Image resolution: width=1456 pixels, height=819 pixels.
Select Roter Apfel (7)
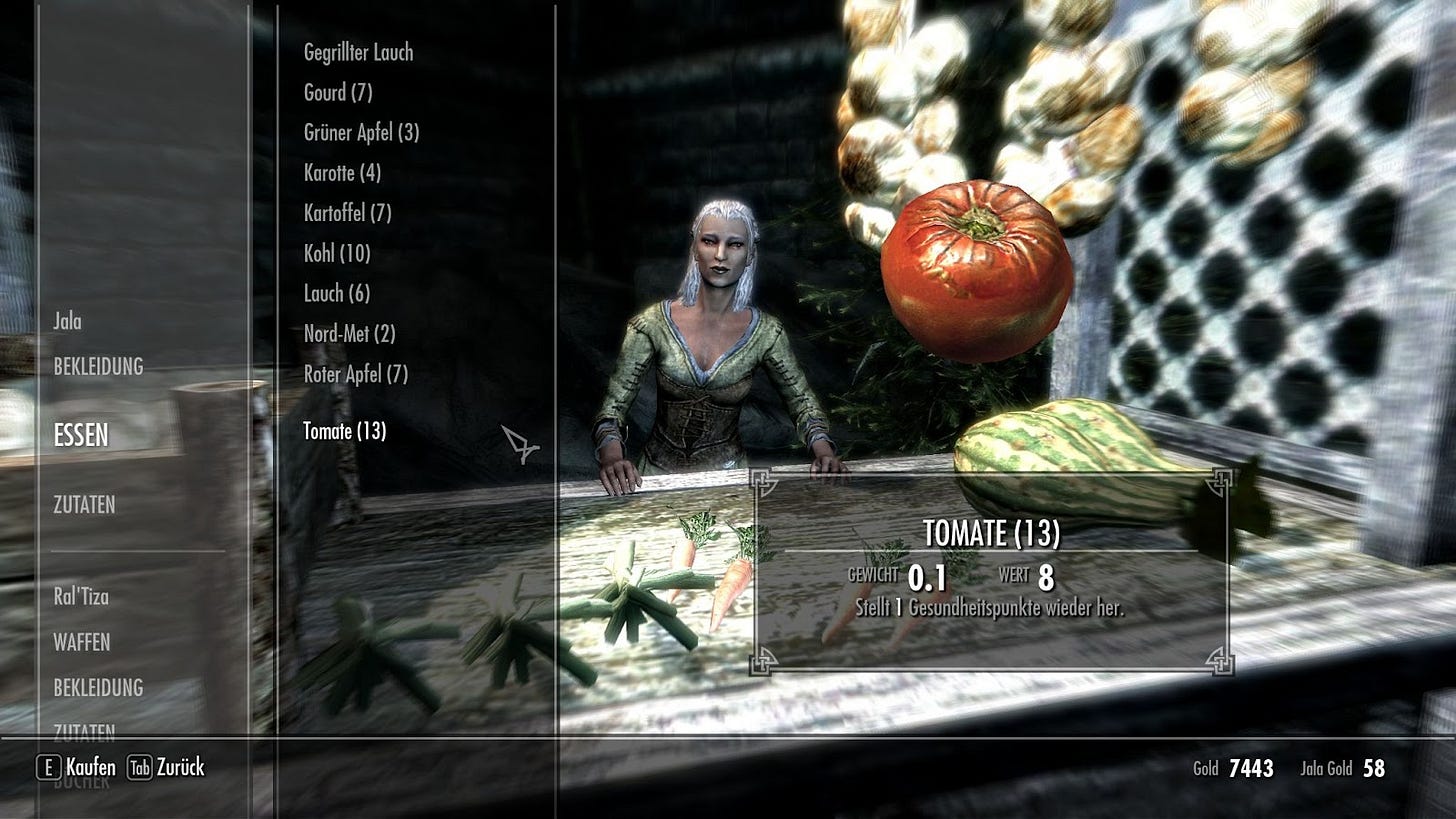coord(356,375)
